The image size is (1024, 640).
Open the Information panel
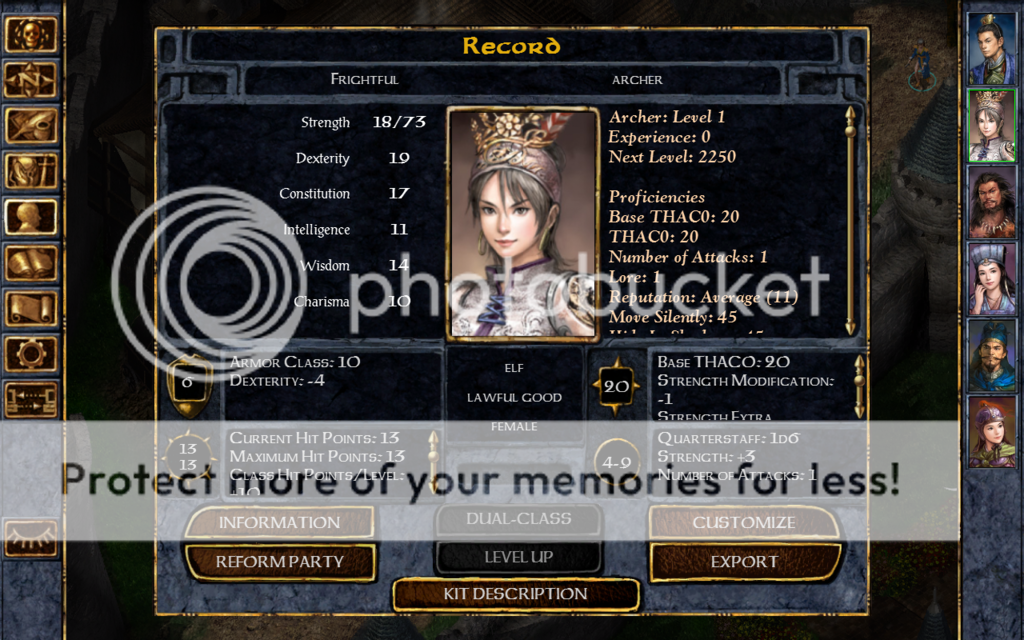279,522
